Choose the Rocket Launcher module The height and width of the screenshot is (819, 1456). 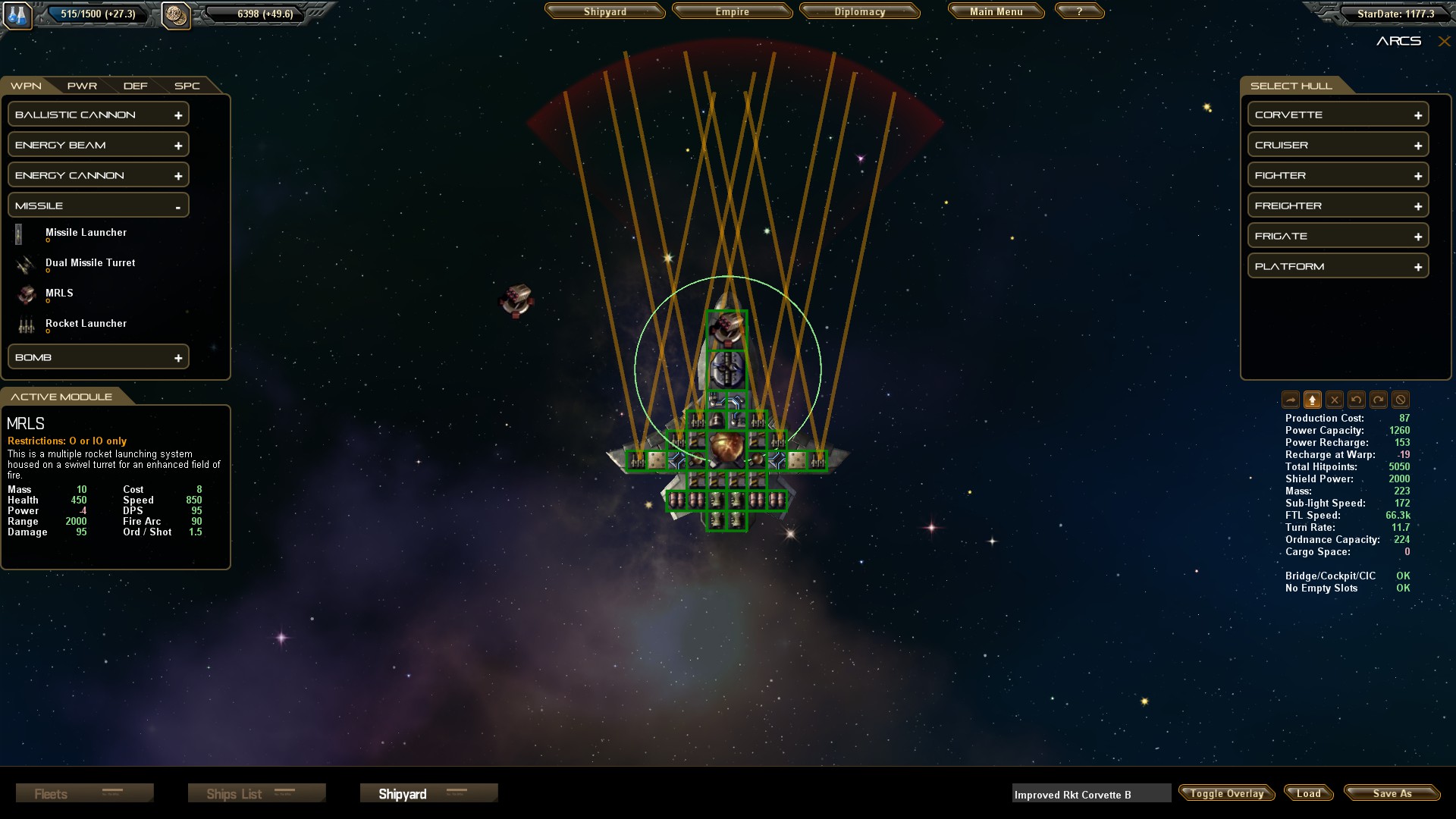[86, 324]
